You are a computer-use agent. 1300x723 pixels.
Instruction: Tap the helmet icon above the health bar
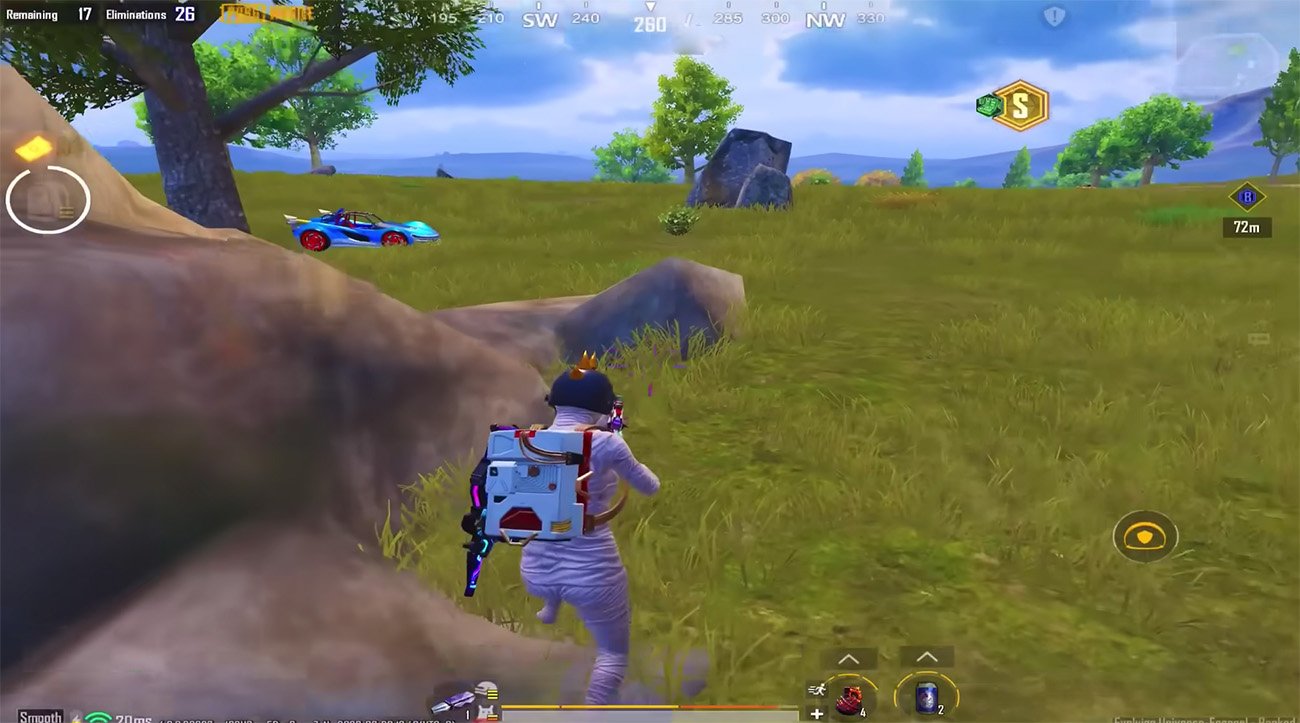coord(485,686)
